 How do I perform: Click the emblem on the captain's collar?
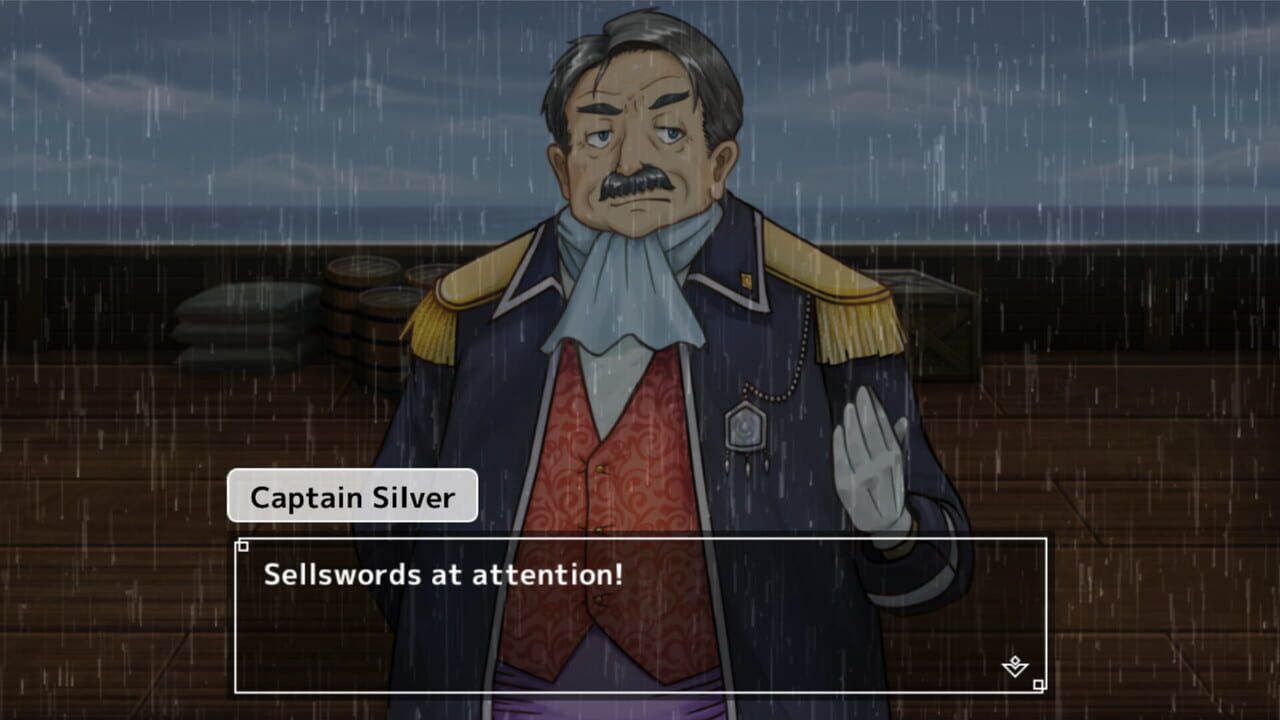(x=745, y=280)
